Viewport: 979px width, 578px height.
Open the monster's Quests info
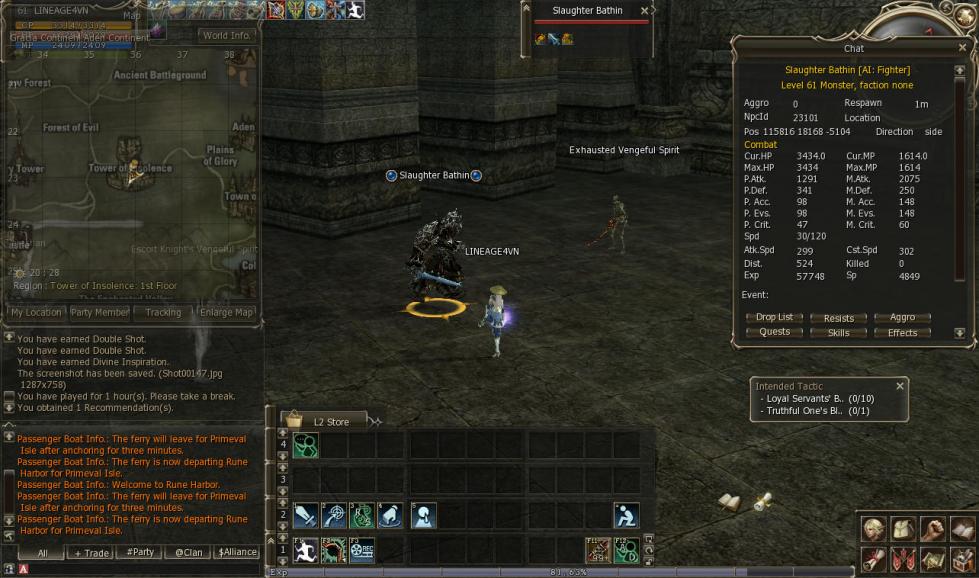774,332
